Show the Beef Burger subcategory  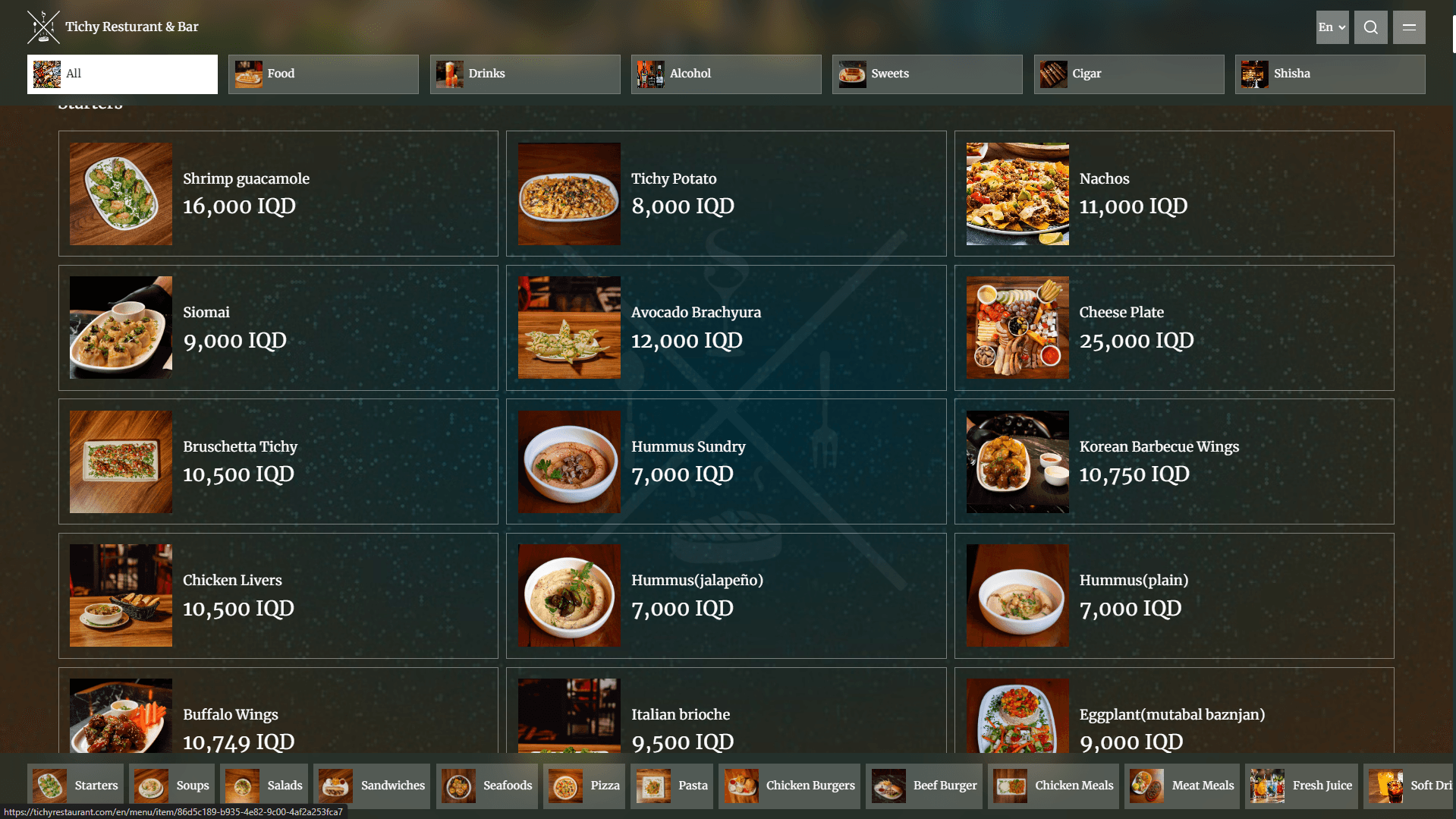pyautogui.click(x=925, y=786)
